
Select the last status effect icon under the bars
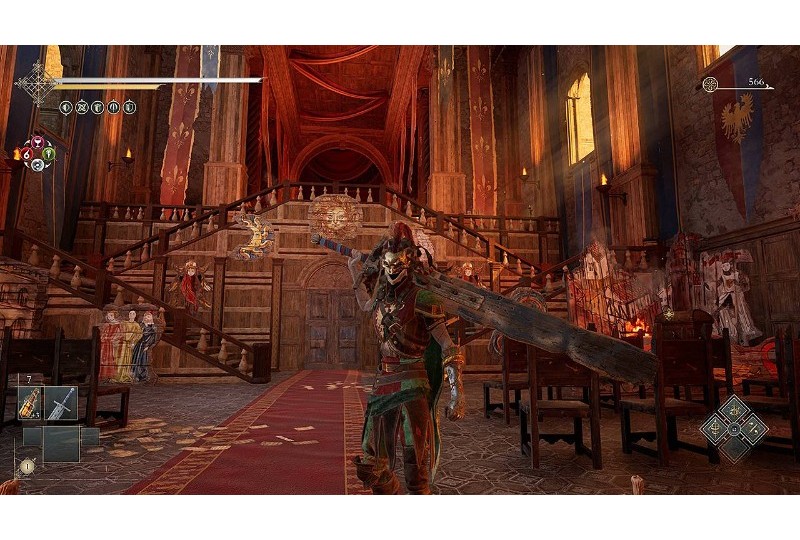[129, 107]
